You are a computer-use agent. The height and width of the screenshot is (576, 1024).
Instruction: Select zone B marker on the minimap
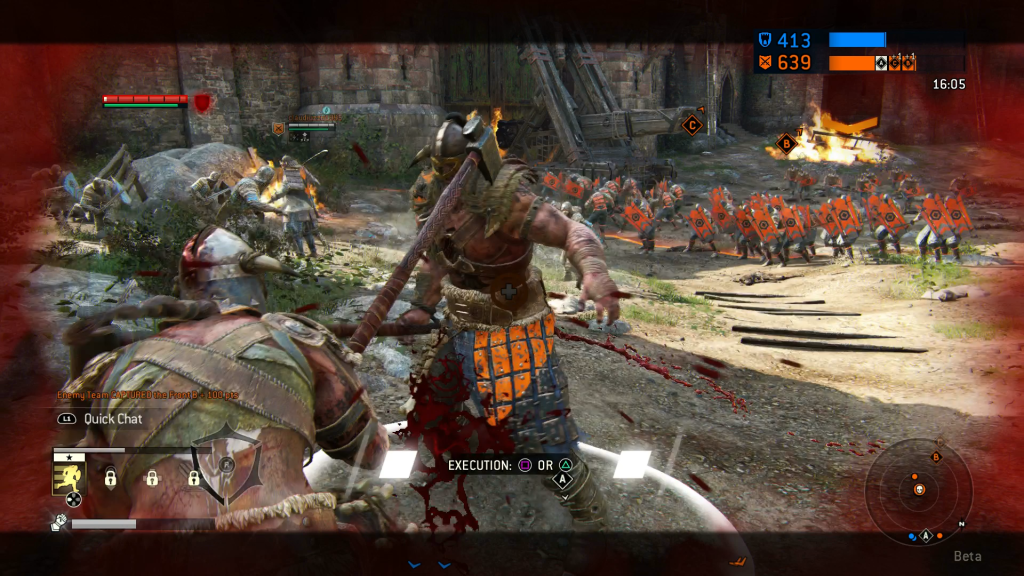pyautogui.click(x=936, y=457)
